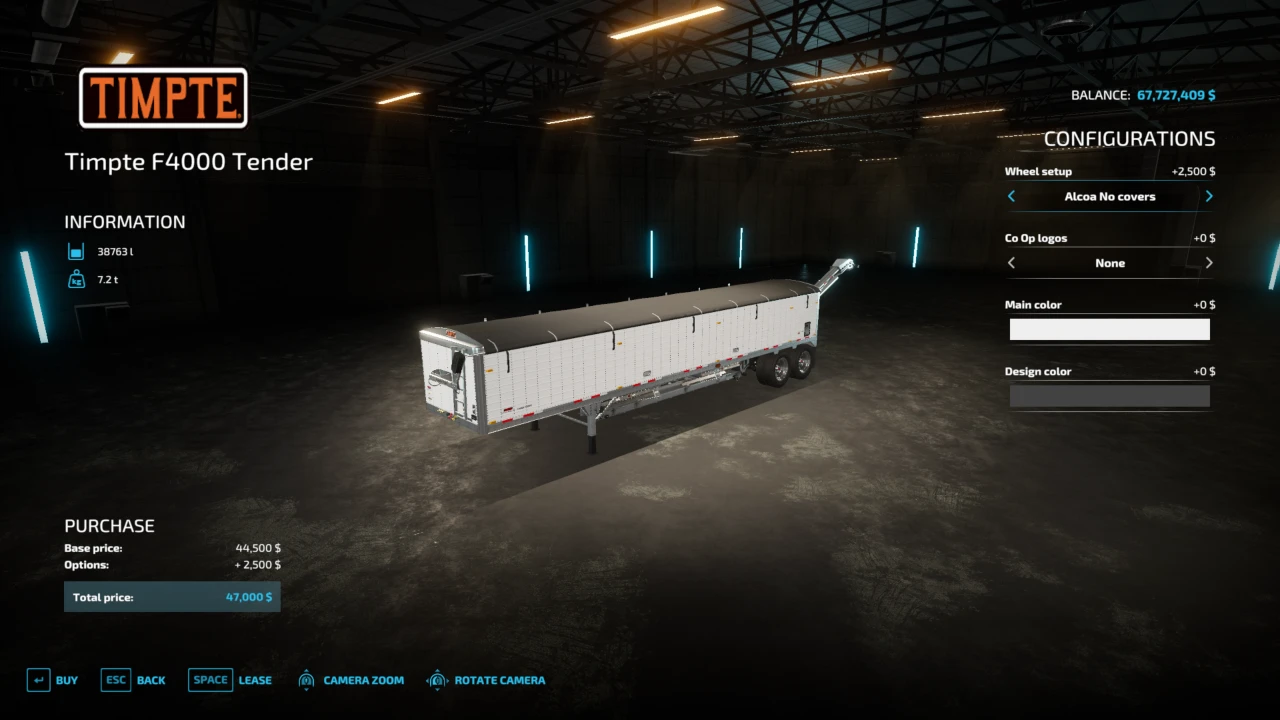Image resolution: width=1280 pixels, height=720 pixels.
Task: Click the highlighted Total price field
Action: [172, 596]
